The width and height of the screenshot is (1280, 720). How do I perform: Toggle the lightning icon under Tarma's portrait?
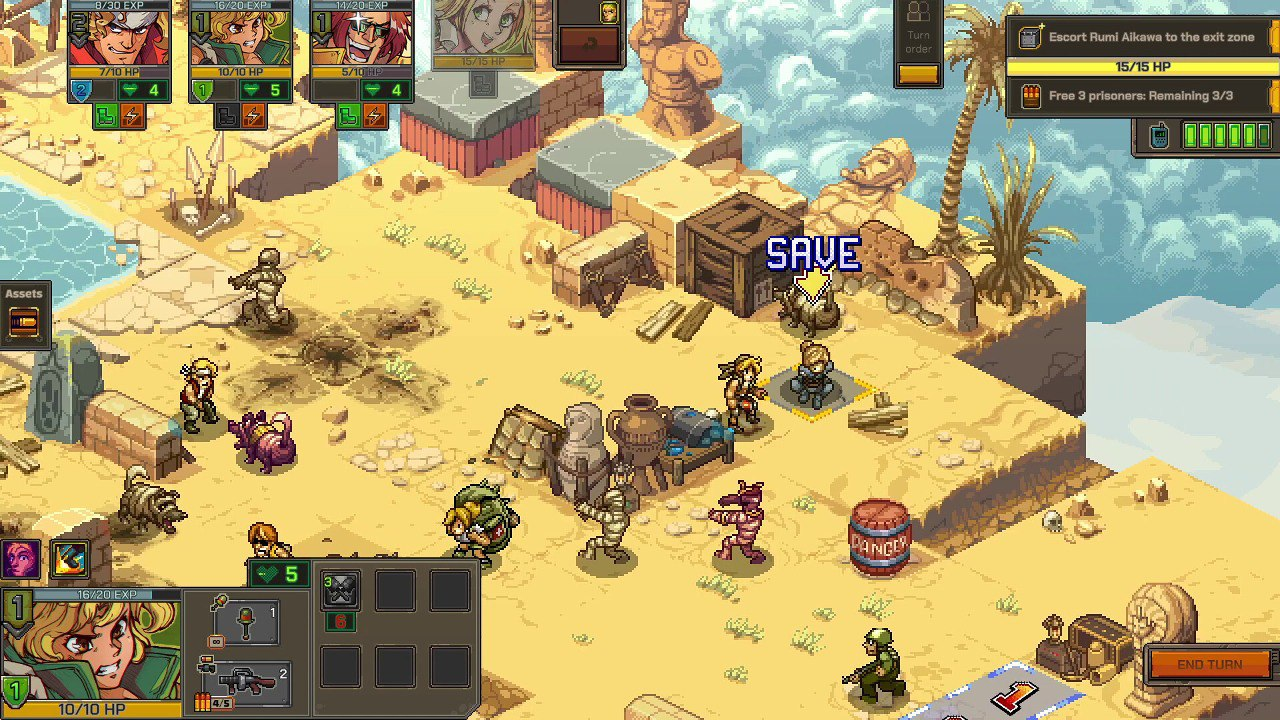(375, 117)
